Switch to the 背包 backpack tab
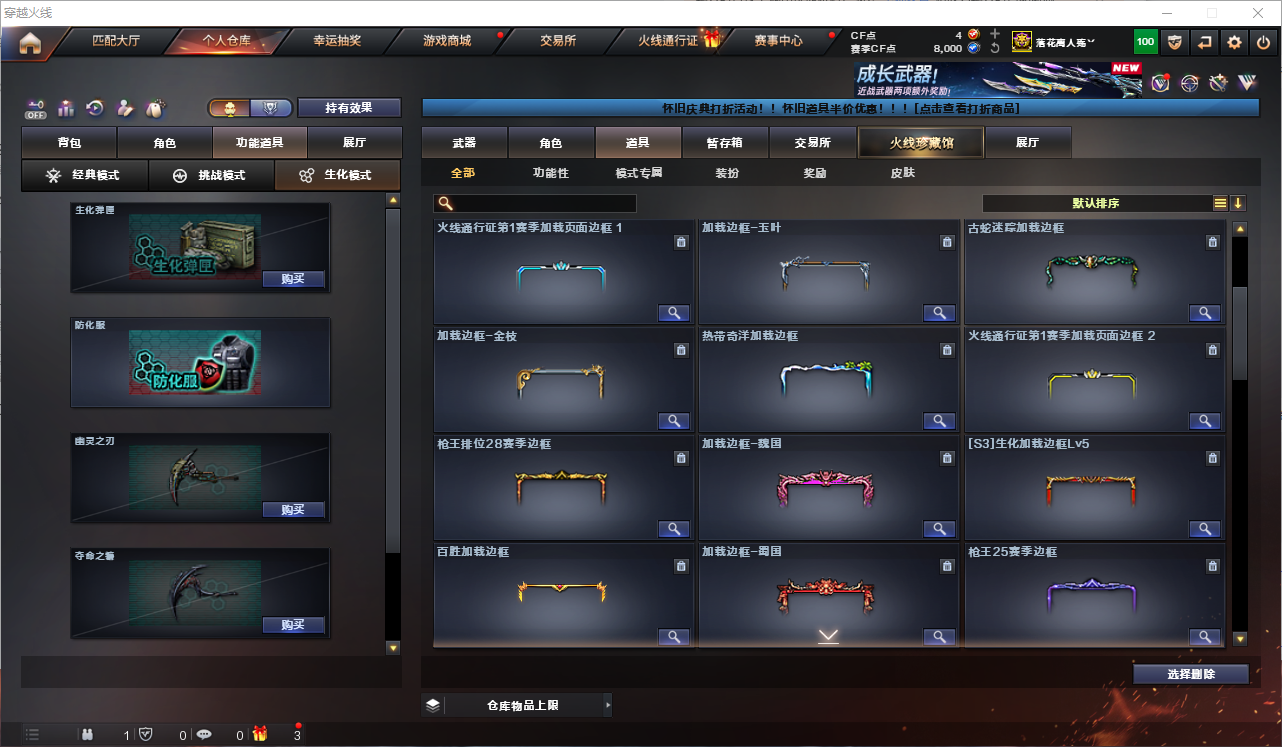The image size is (1282, 747). click(x=69, y=143)
